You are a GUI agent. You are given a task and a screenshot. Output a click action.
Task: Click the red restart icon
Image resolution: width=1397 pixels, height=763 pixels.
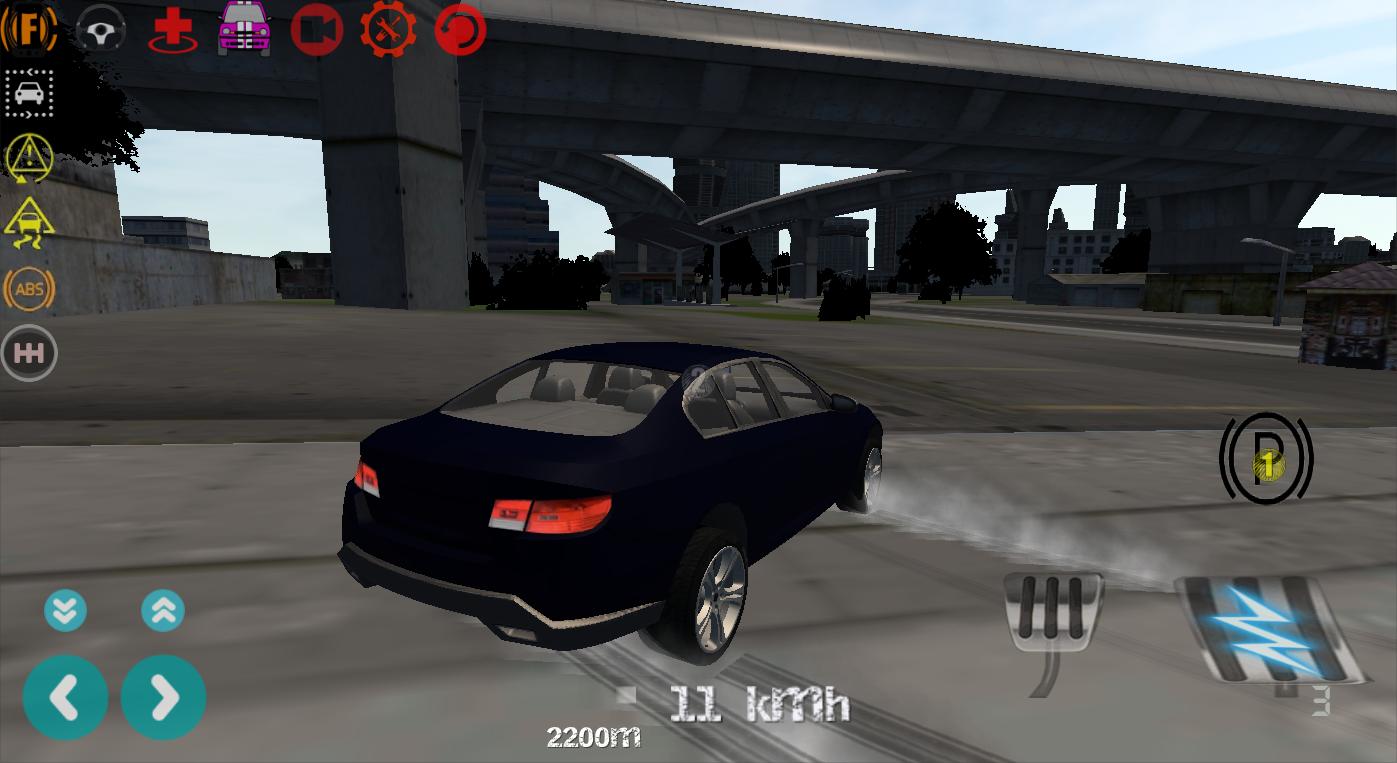click(459, 28)
